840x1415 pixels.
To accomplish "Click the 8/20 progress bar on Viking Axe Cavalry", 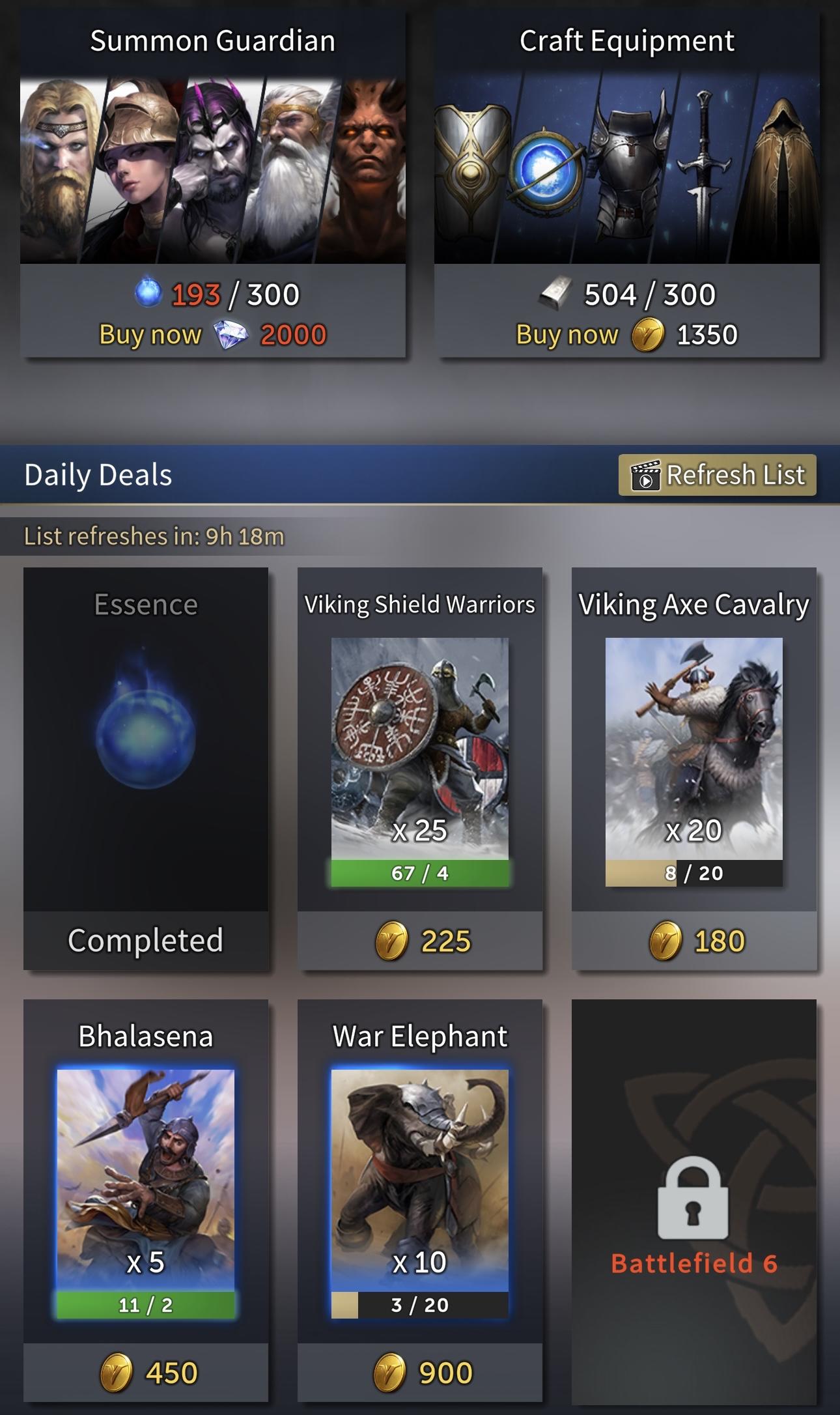I will click(694, 873).
